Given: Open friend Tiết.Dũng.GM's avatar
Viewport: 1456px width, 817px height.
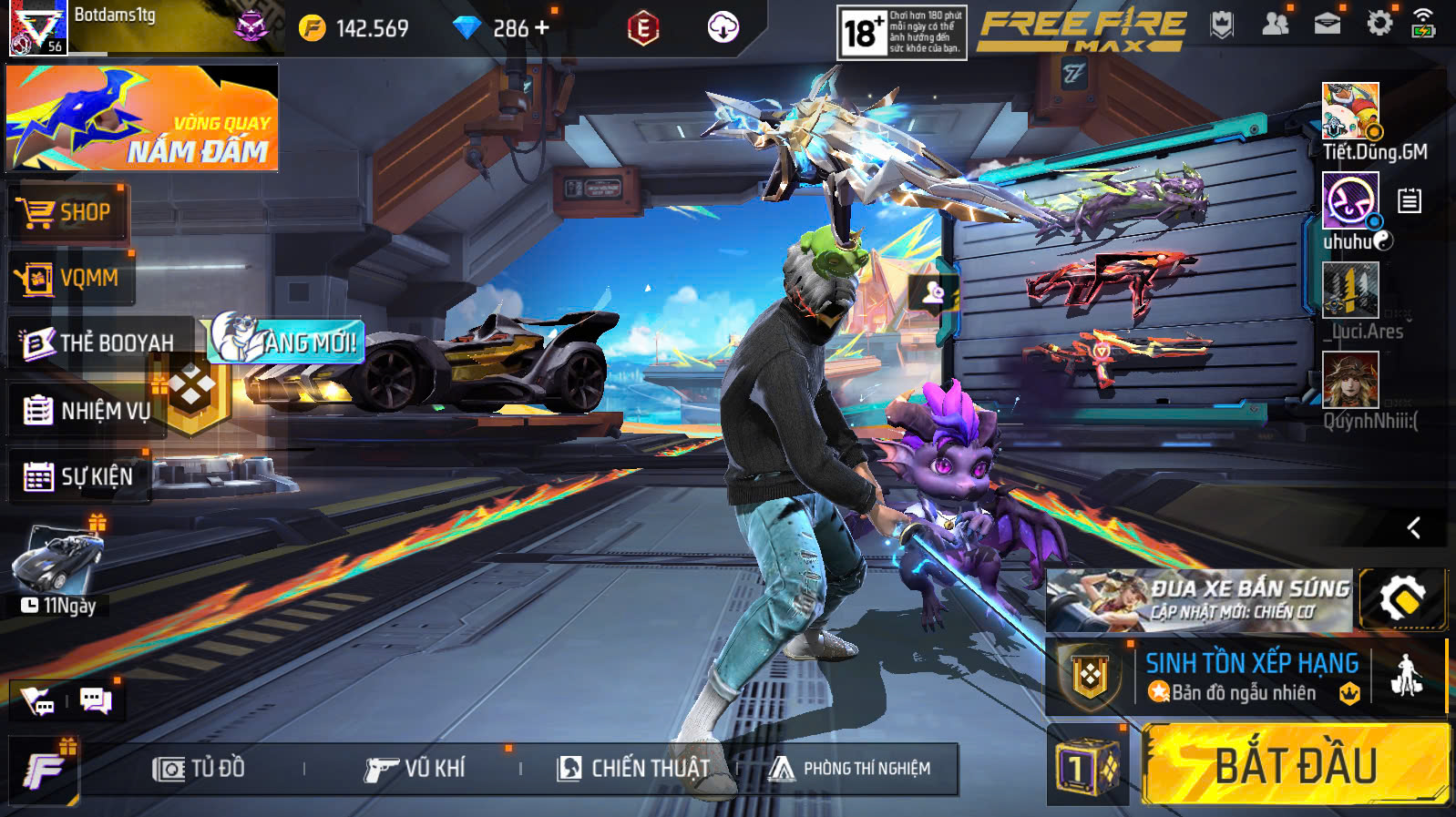Looking at the screenshot, I should coord(1350,110).
